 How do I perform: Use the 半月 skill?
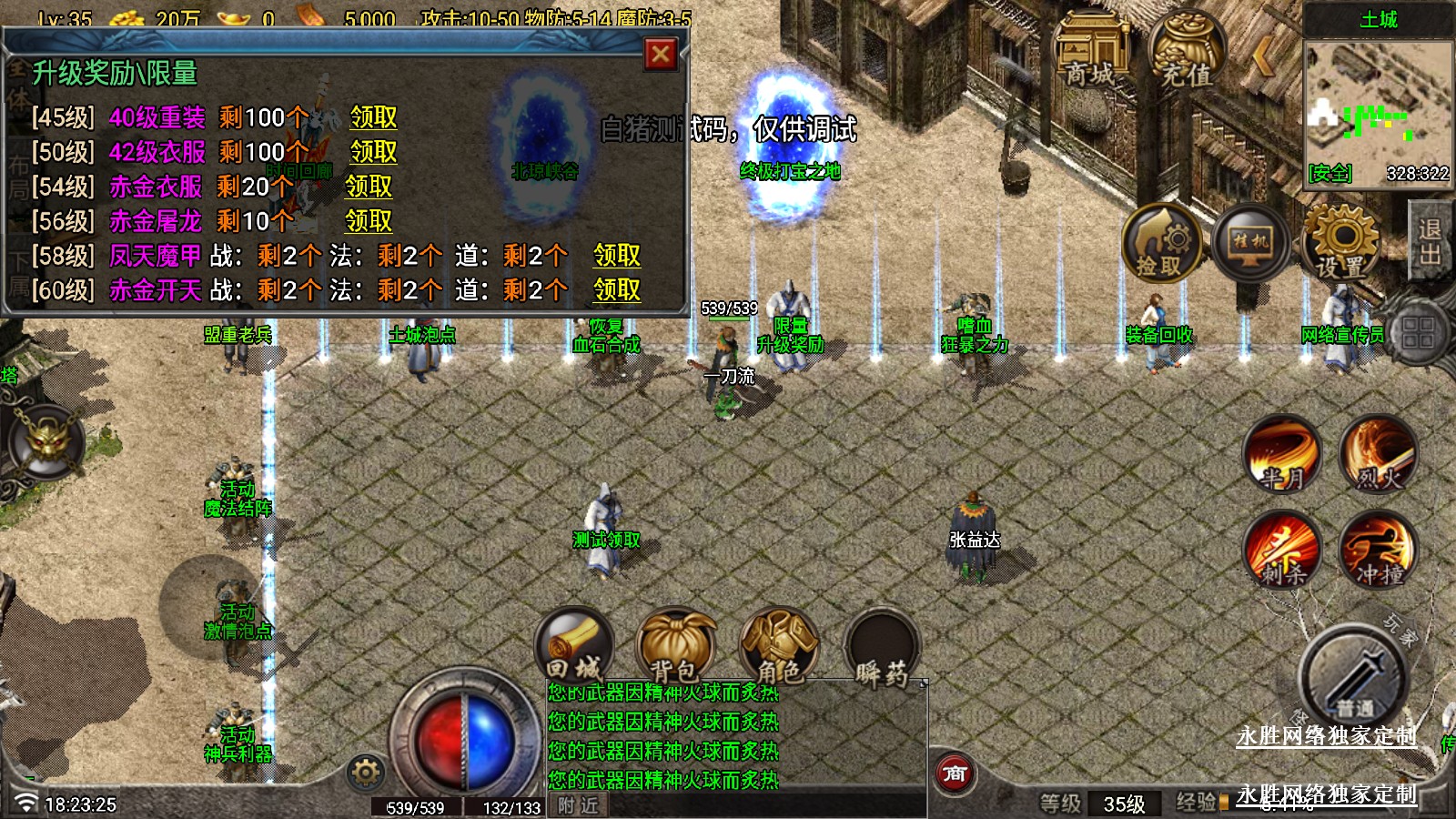click(x=1283, y=453)
